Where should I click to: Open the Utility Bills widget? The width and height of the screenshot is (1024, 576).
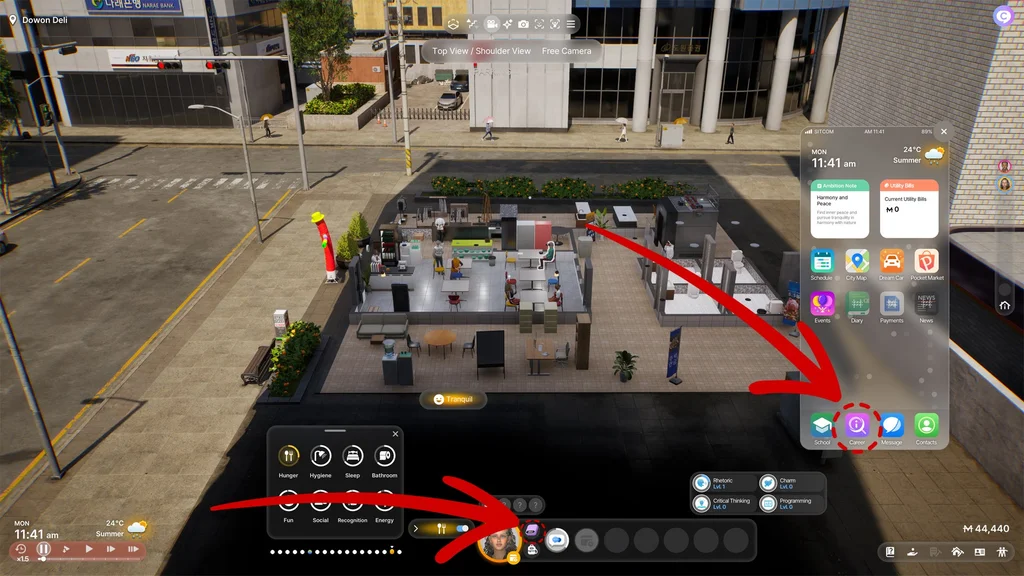pos(909,207)
